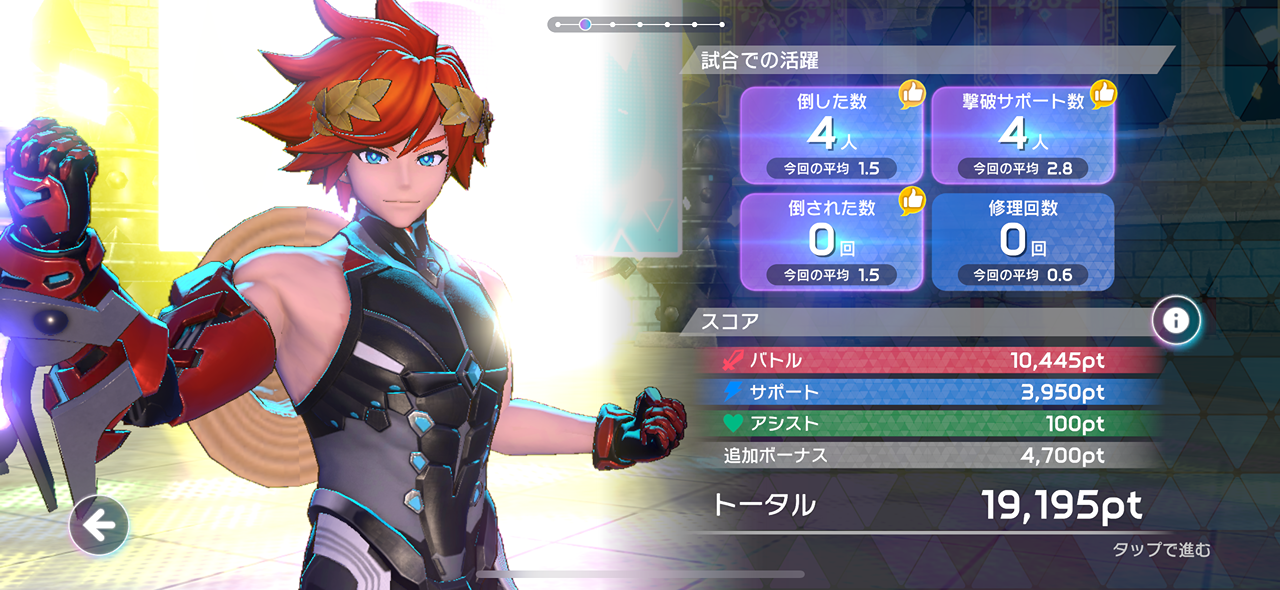Click the highlighted purple page indicator dot
1280x590 pixels.
[x=585, y=24]
